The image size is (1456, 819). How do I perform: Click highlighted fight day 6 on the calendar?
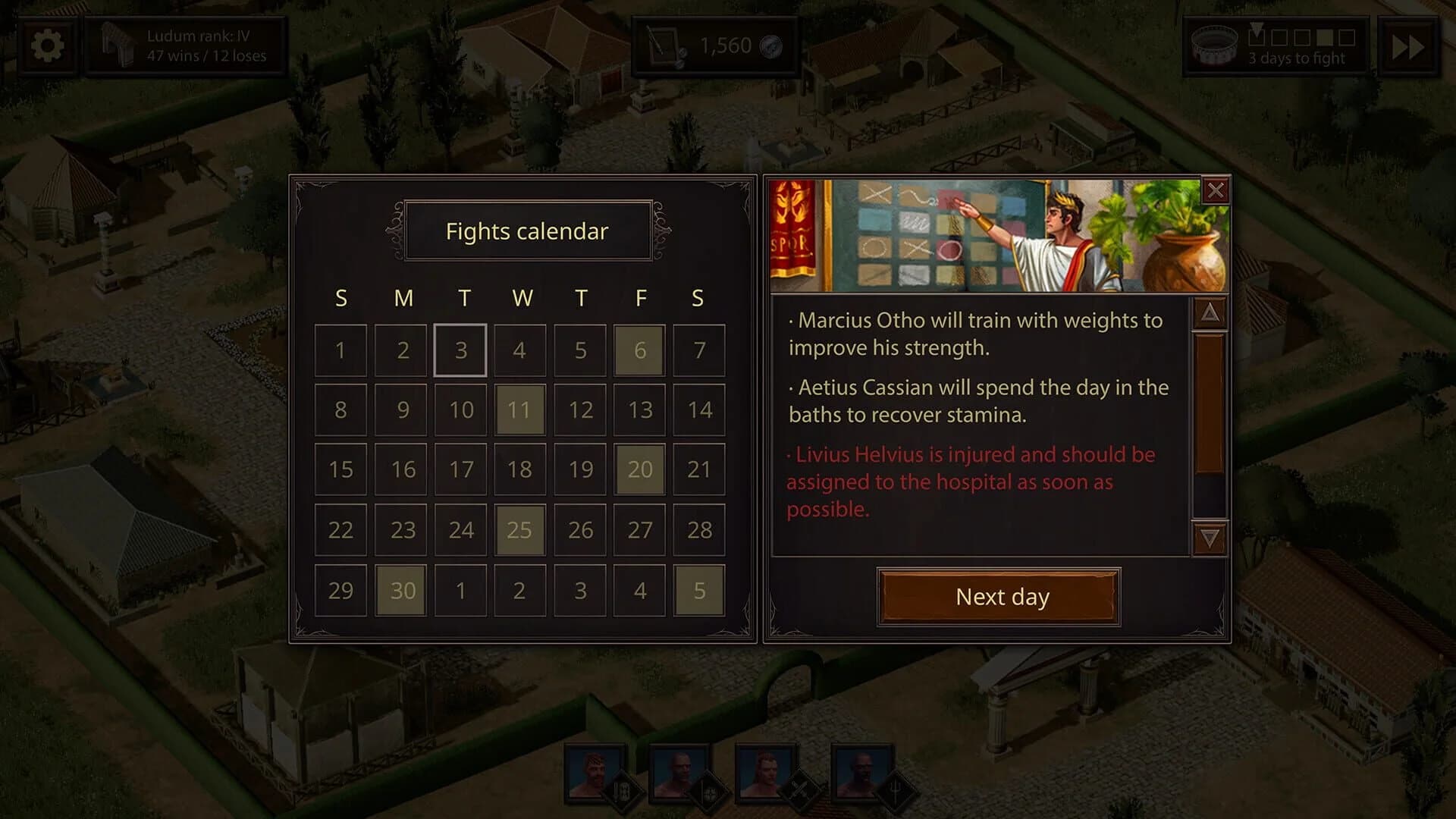point(639,350)
